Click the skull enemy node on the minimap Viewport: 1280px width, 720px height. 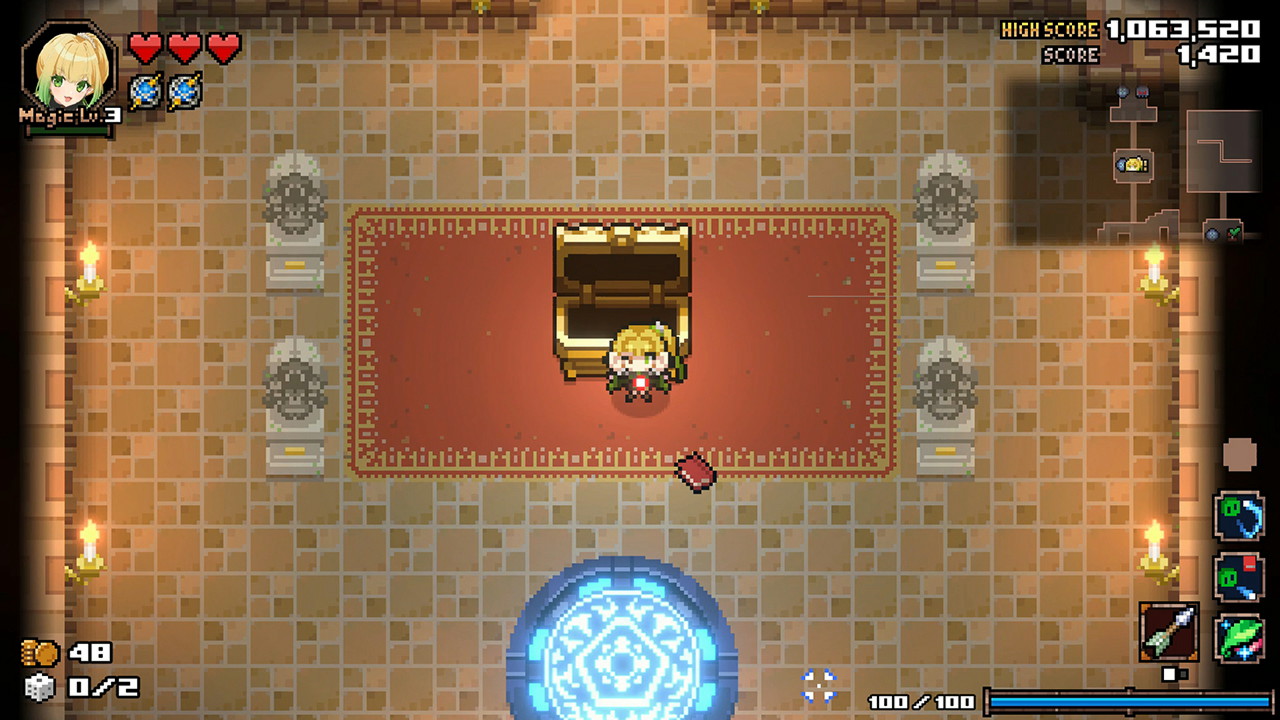[x=1142, y=92]
